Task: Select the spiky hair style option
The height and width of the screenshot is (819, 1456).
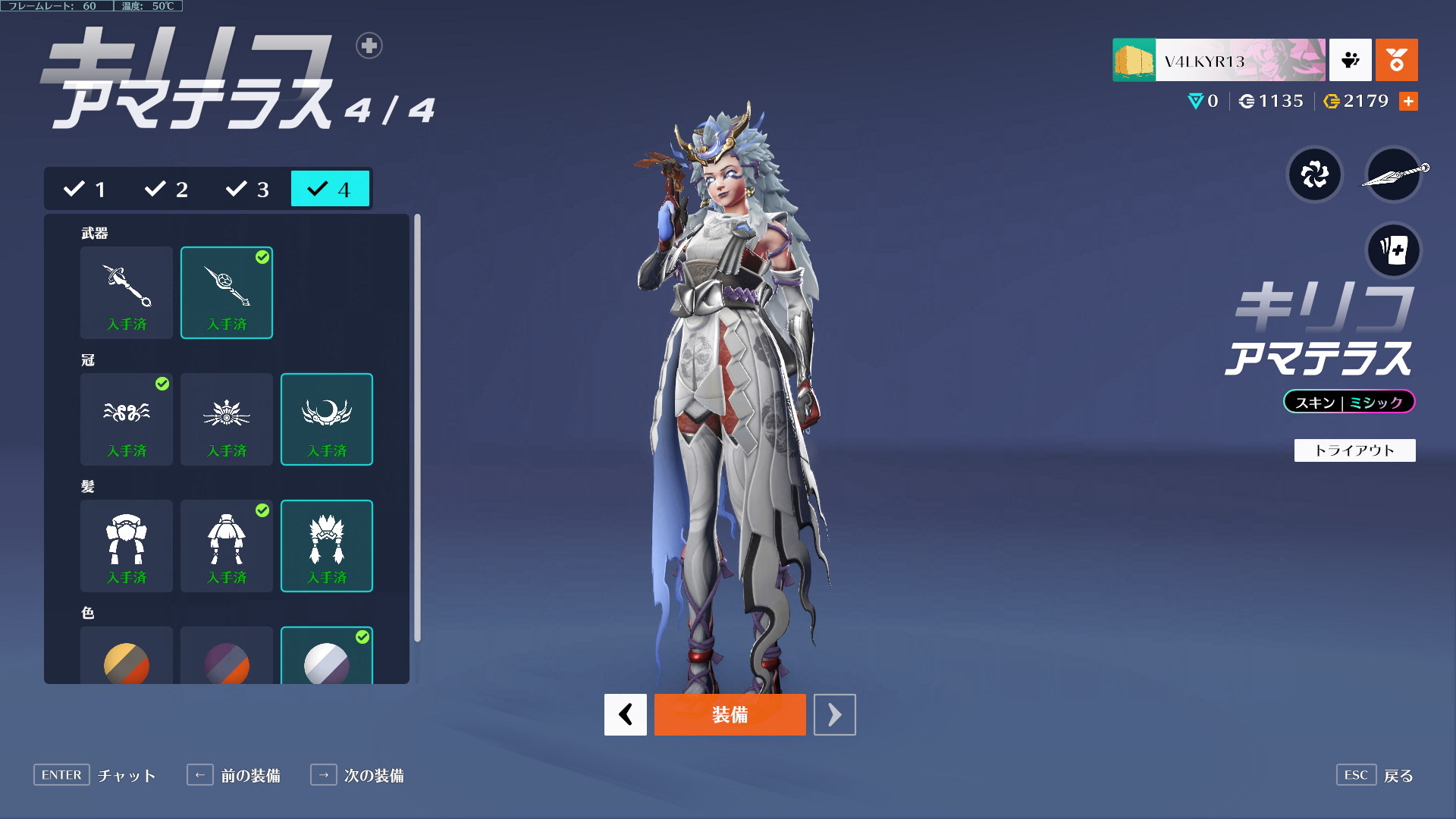Action: click(327, 545)
